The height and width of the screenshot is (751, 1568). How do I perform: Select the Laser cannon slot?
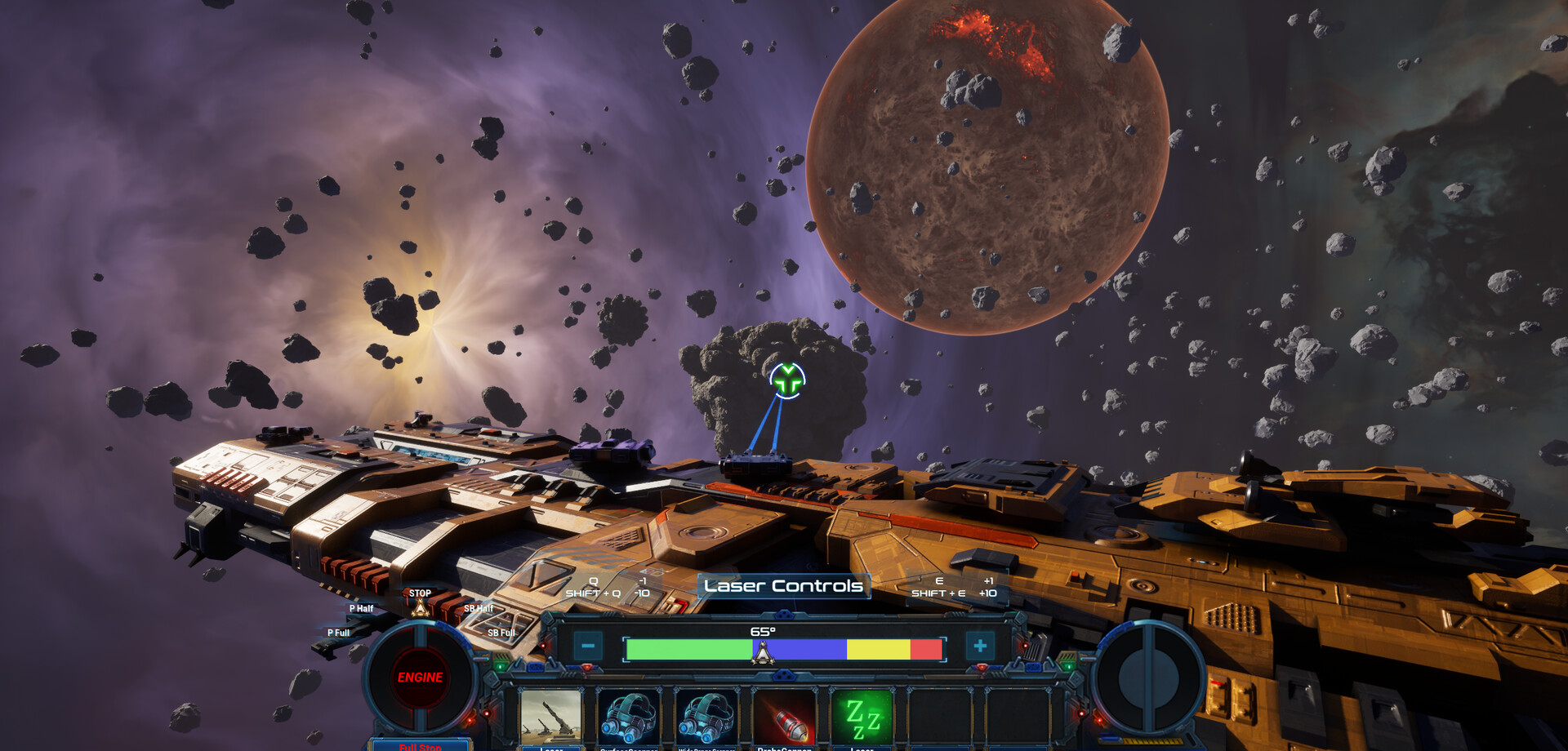(x=551, y=717)
